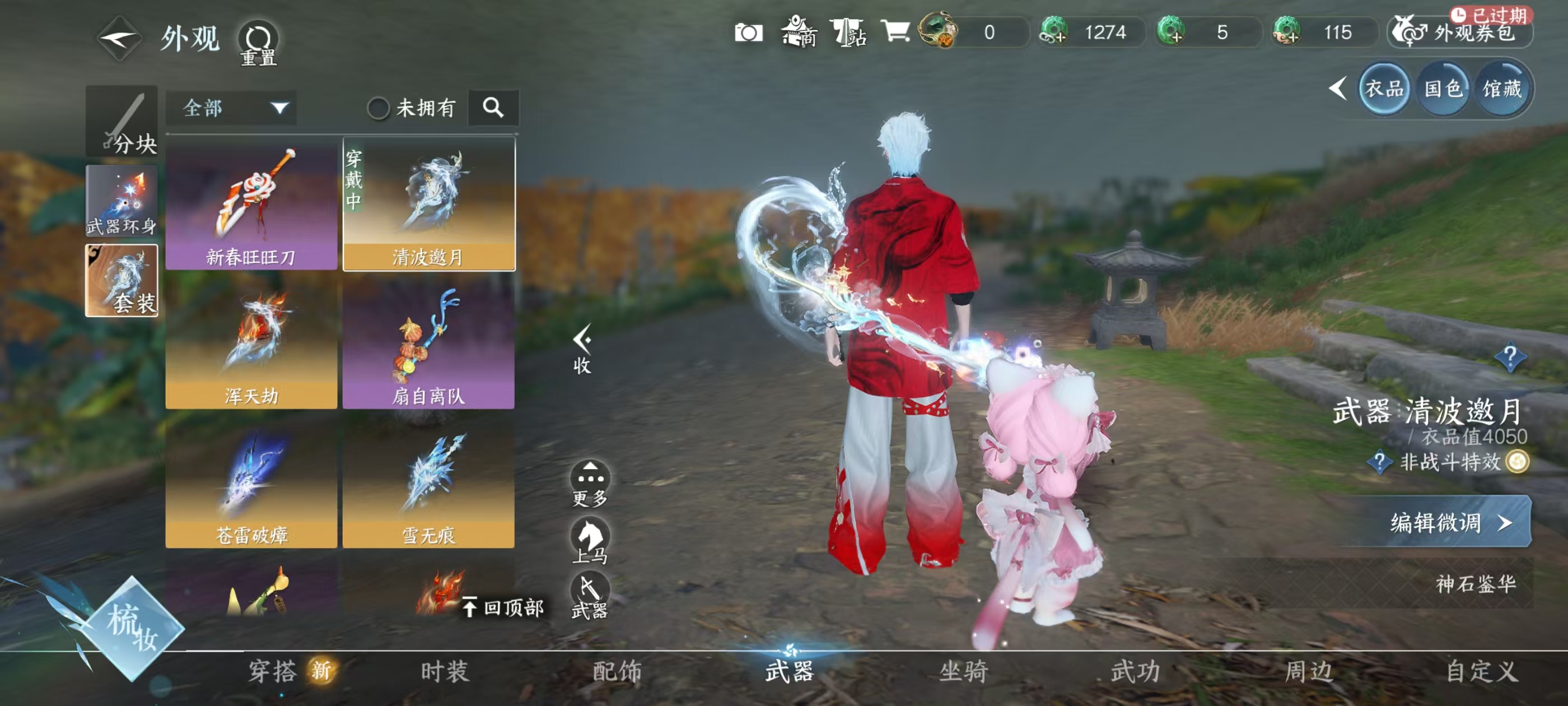Jump back with 回顶部 button
Viewport: 1568px width, 706px height.
(503, 607)
